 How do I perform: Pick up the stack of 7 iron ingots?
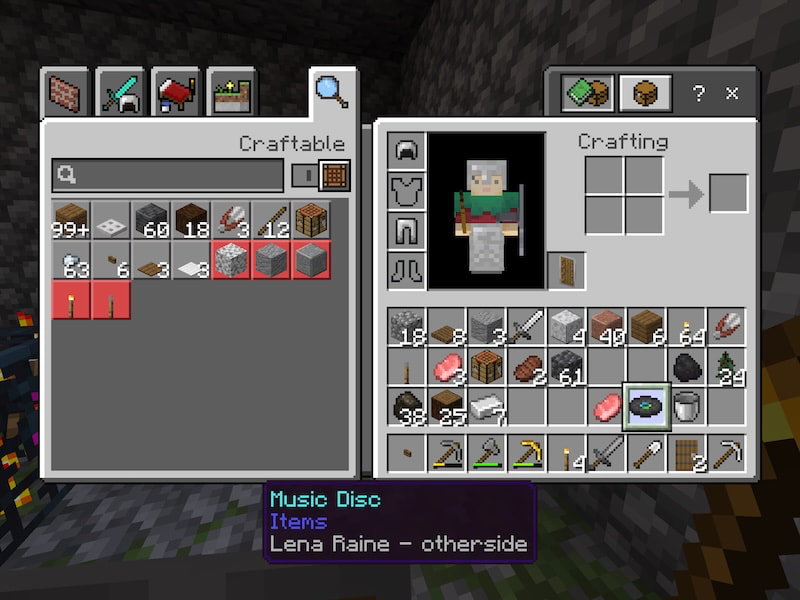coord(485,407)
